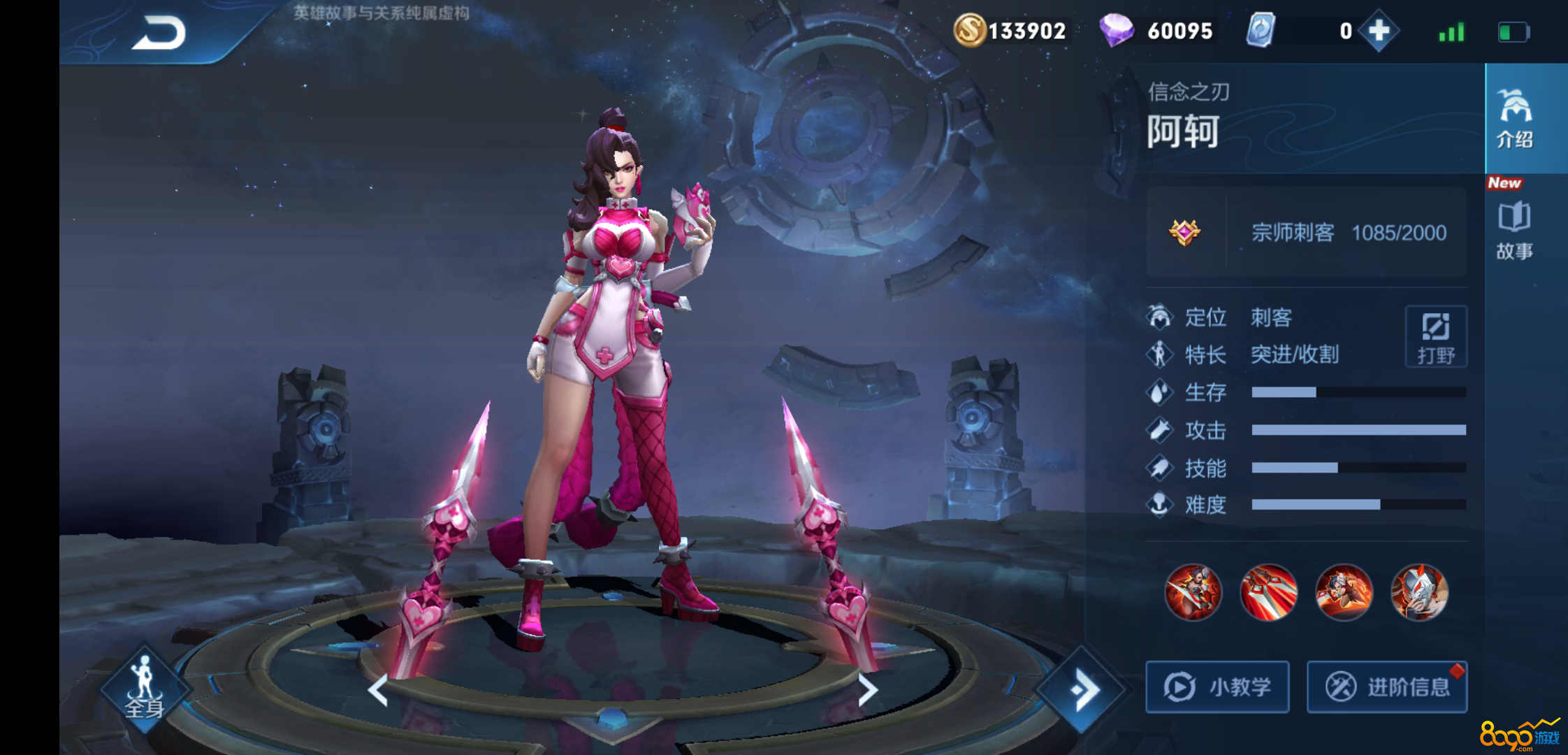Collapse the info panel with diamond arrow
Image resolution: width=1568 pixels, height=755 pixels.
pyautogui.click(x=1083, y=691)
